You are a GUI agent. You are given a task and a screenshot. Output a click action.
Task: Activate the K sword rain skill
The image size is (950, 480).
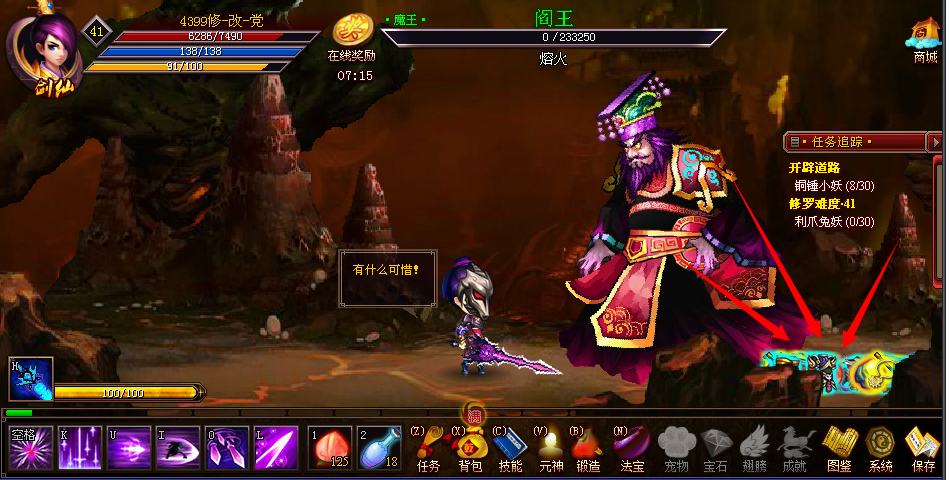78,447
